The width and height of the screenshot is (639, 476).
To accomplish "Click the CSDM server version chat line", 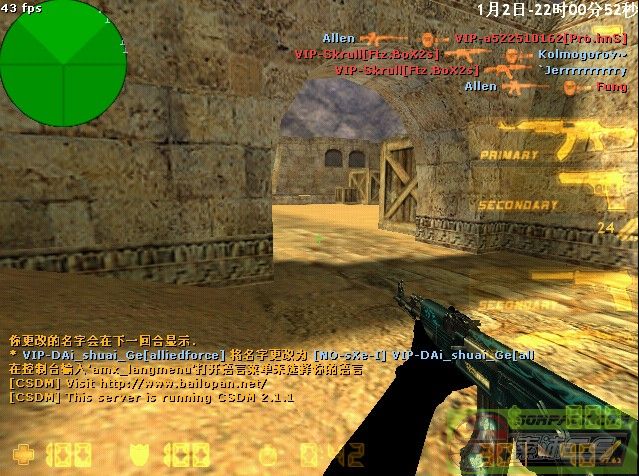I will point(150,397).
